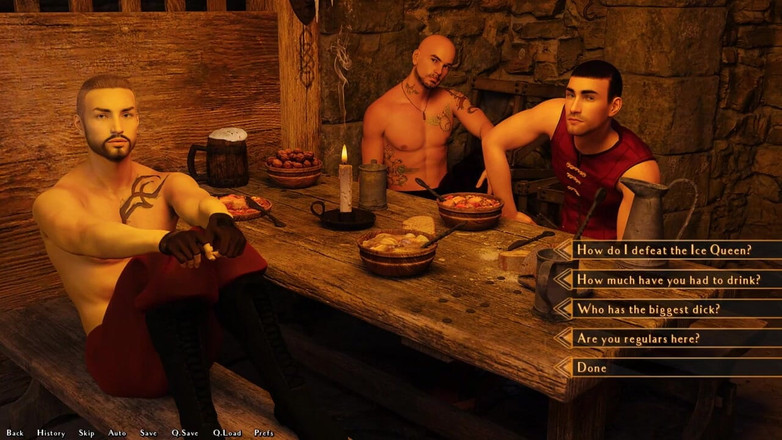This screenshot has height=440, width=782.
Task: Go Back to the previous line
Action: (15, 433)
